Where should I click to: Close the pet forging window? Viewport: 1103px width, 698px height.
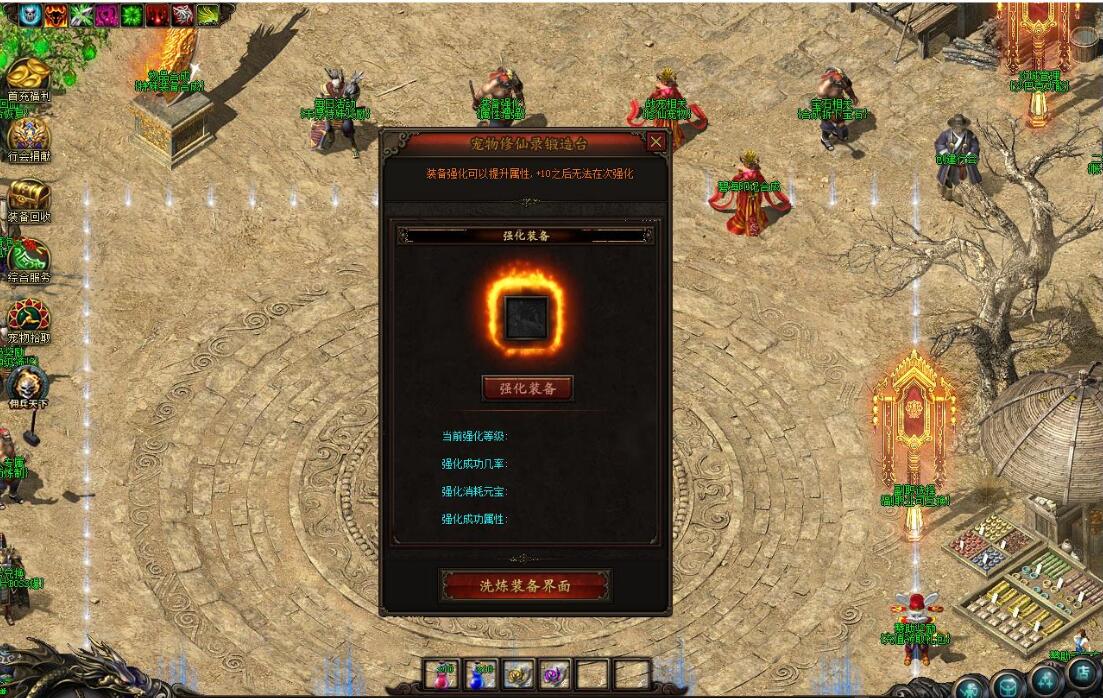[656, 142]
